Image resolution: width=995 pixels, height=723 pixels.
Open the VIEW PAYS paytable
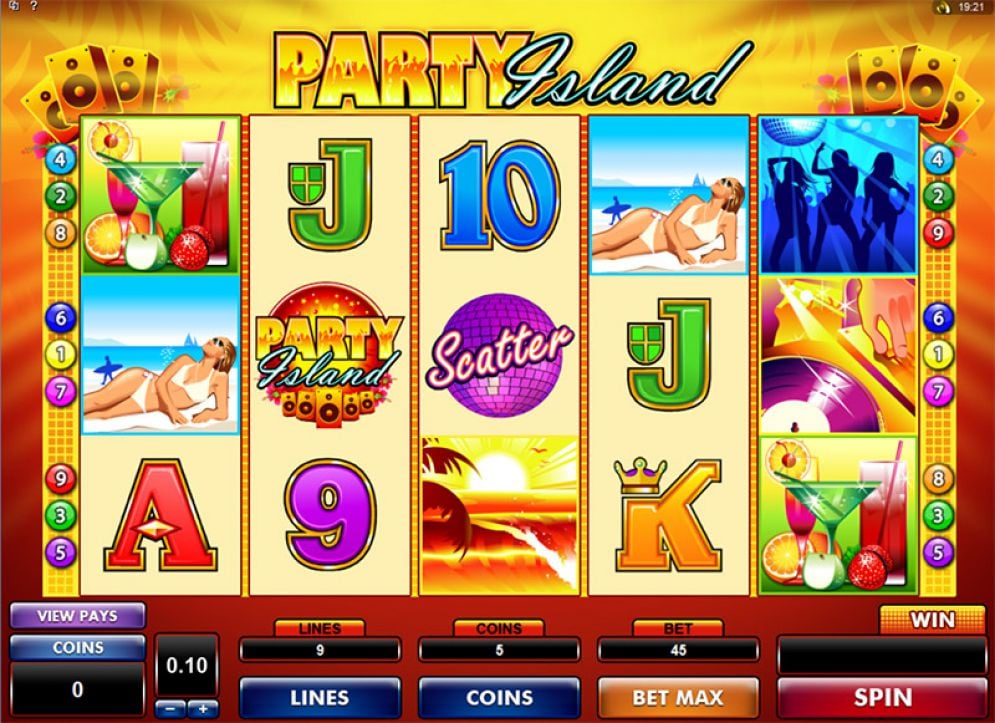coord(77,616)
